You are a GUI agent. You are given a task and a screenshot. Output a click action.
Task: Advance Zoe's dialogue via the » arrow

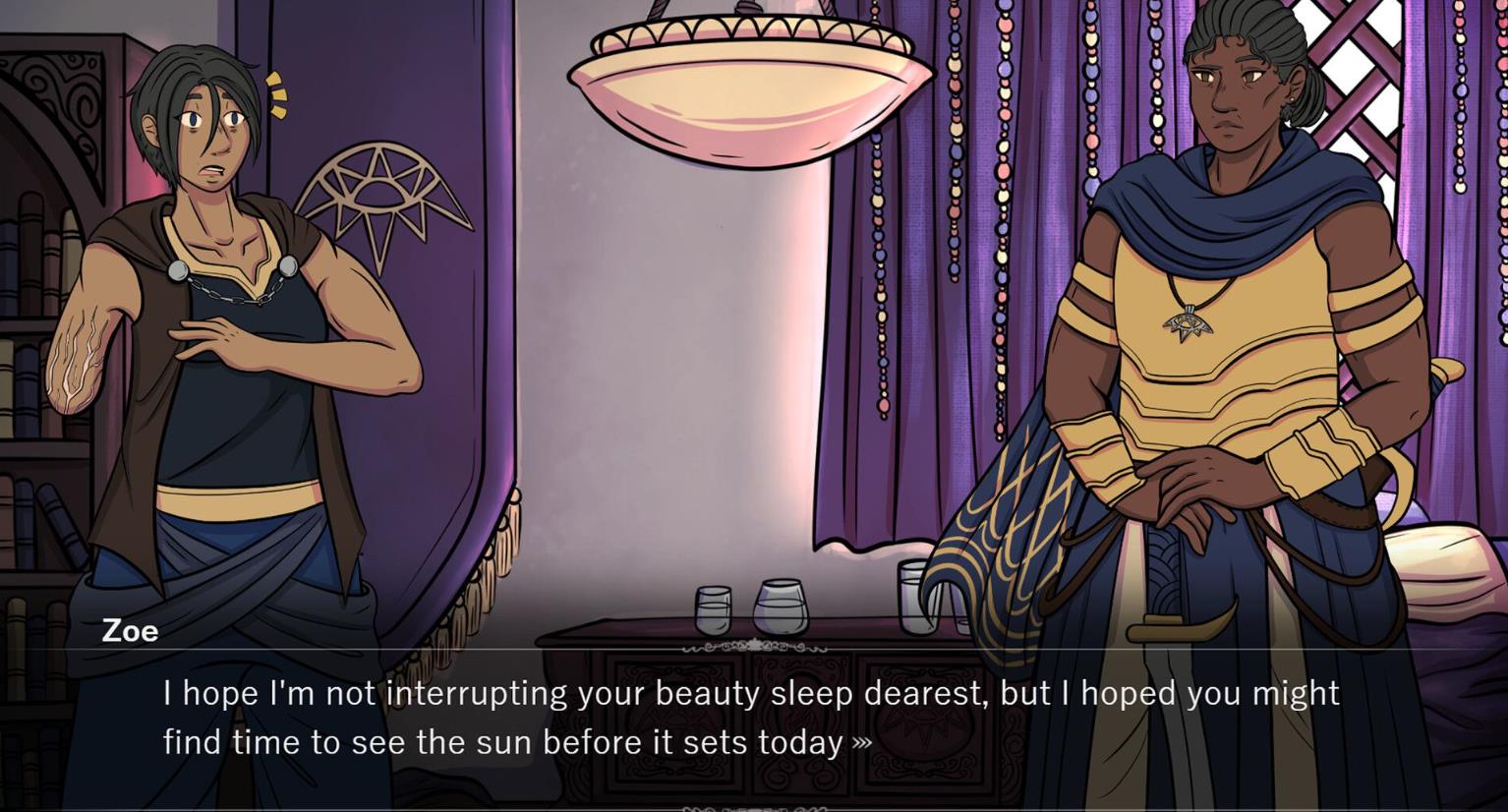click(x=862, y=743)
